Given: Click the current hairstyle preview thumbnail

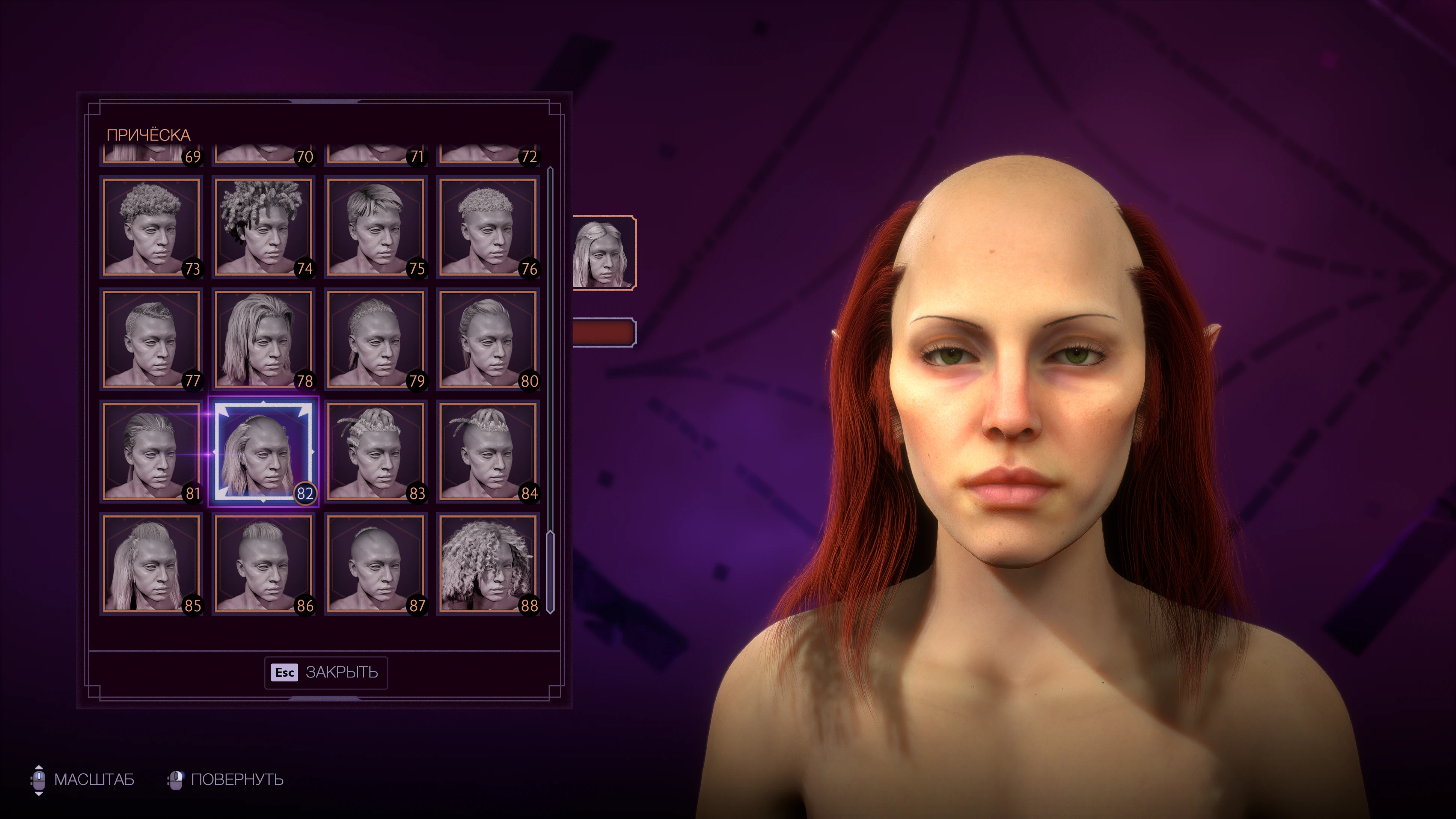Looking at the screenshot, I should coord(604,253).
